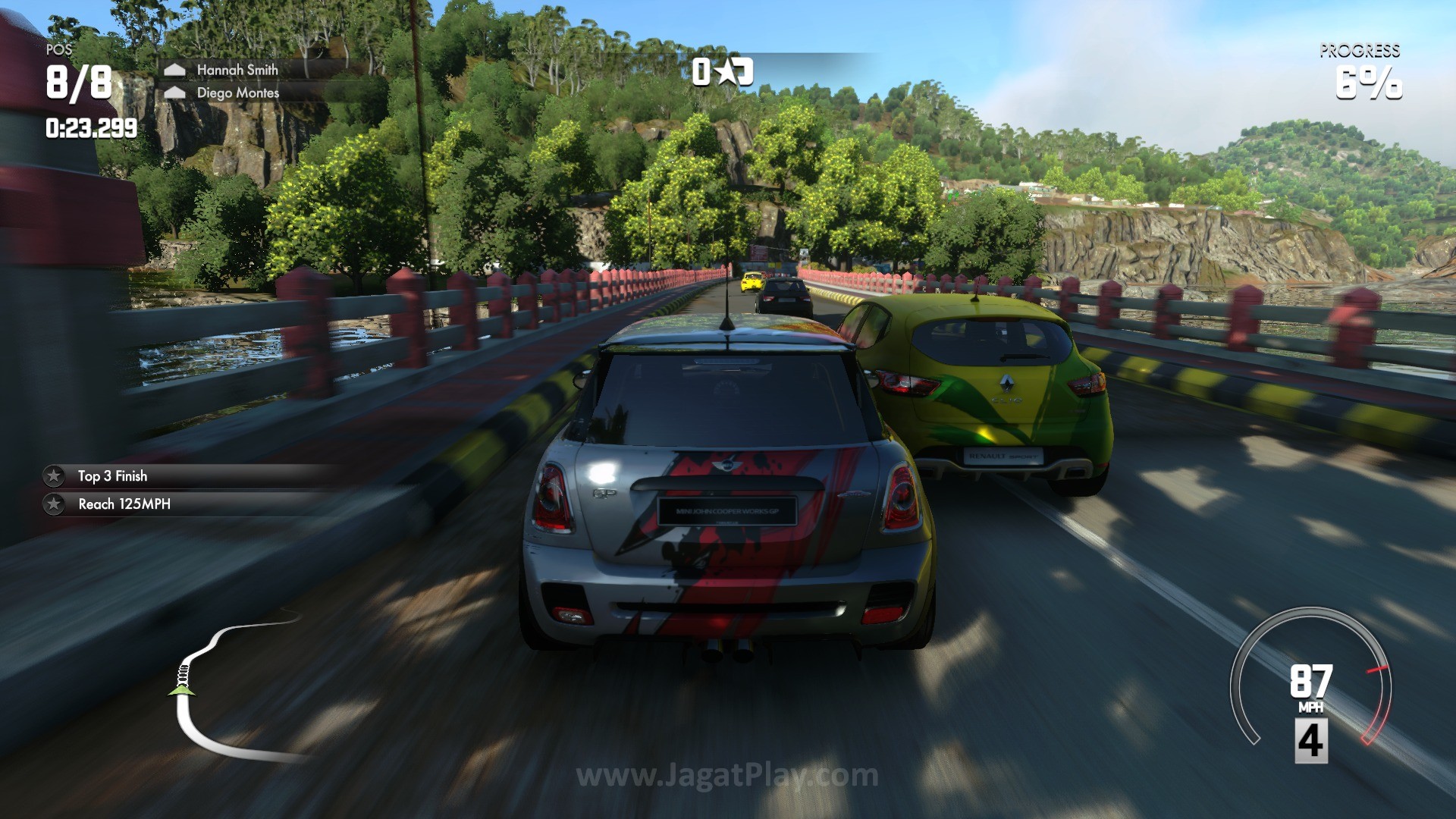The width and height of the screenshot is (1456, 819).
Task: Click the star icon beside Top 3 Finish
Action: (x=53, y=476)
